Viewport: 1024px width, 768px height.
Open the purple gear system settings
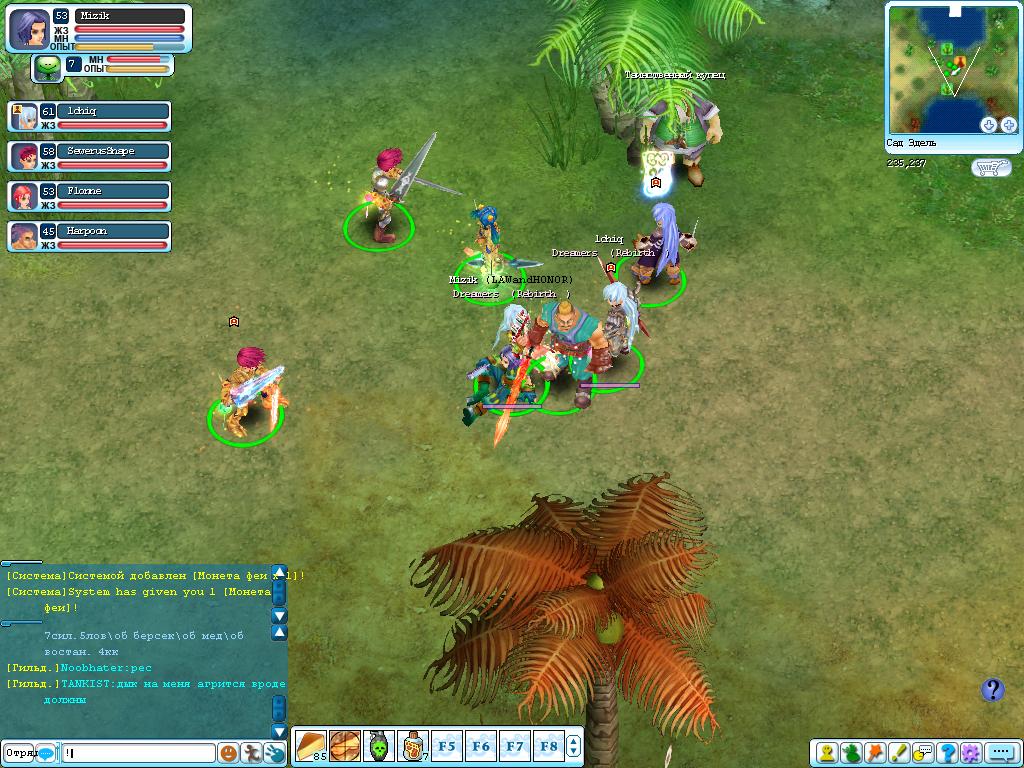point(970,753)
